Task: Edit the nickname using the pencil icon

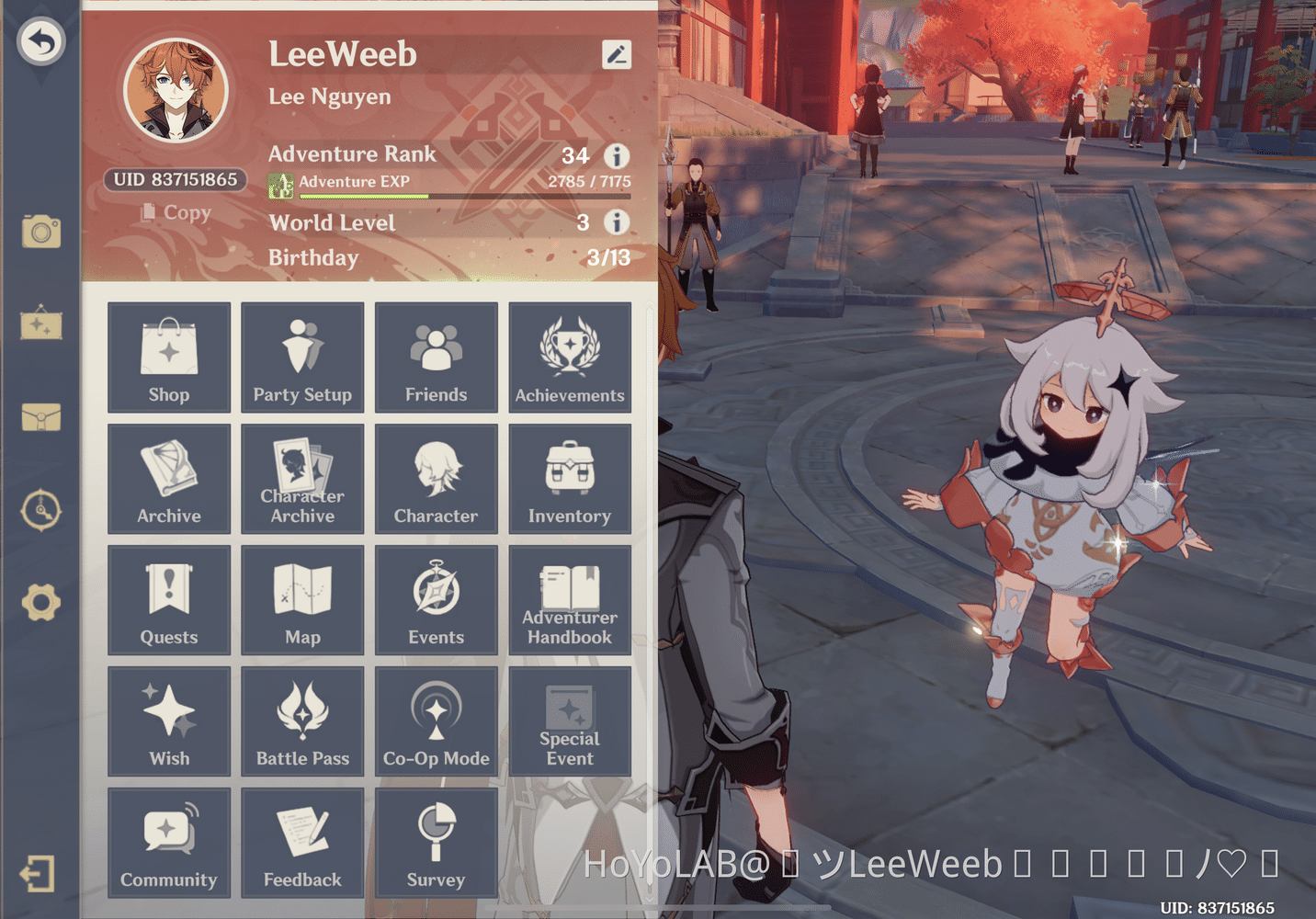Action: pos(617,54)
